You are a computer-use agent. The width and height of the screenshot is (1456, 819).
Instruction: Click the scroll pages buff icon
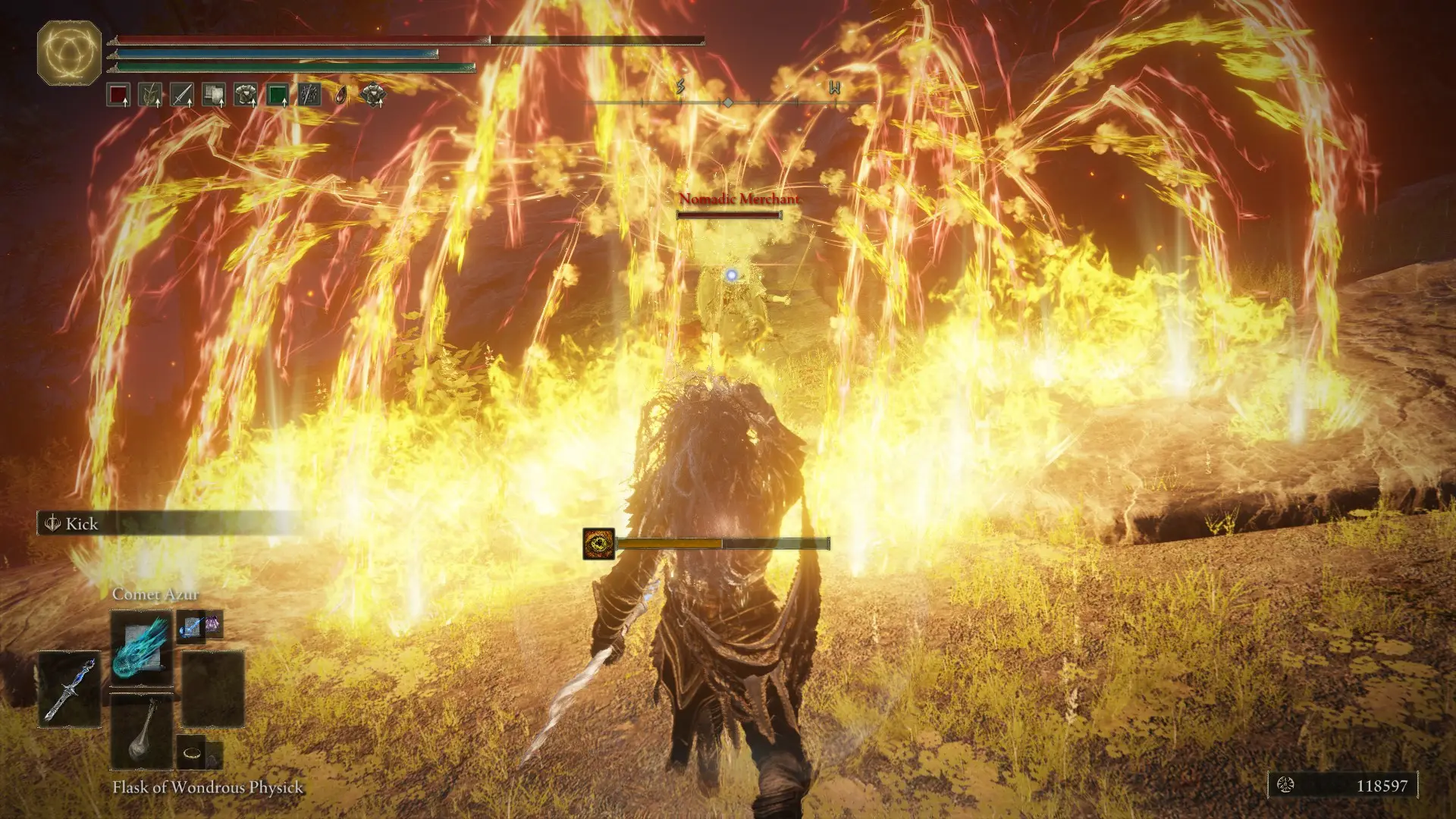click(214, 96)
